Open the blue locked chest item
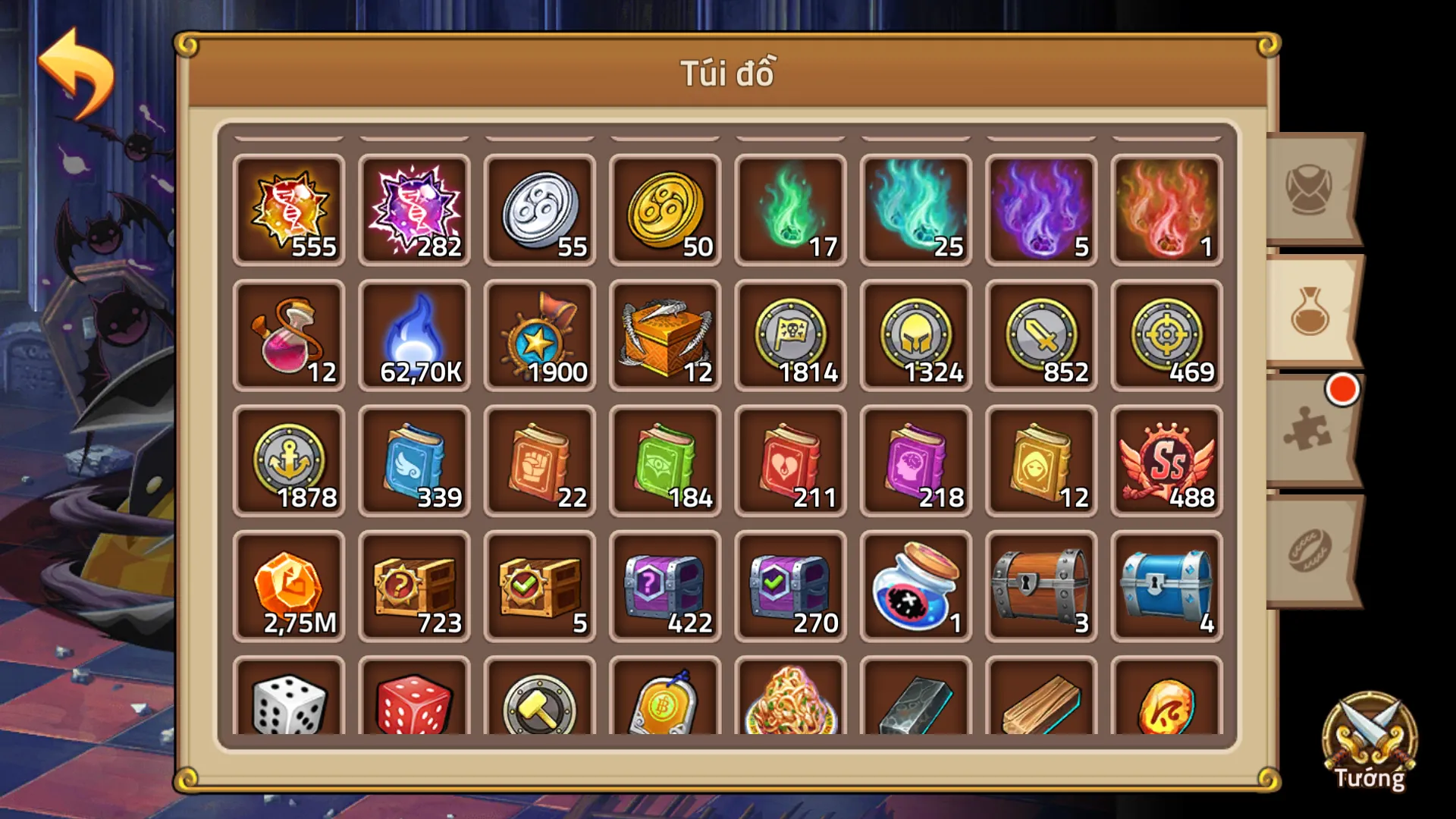The image size is (1456, 819). pyautogui.click(x=1165, y=588)
